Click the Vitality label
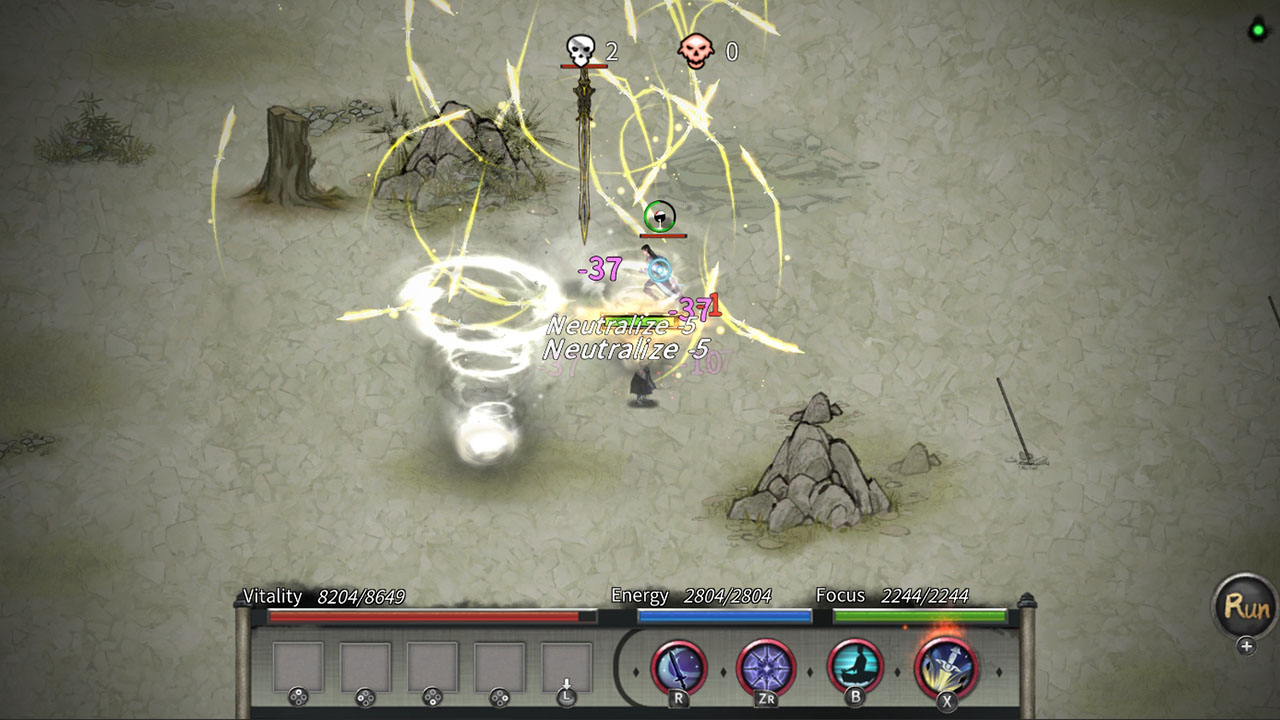Image resolution: width=1280 pixels, height=720 pixels. coord(270,596)
